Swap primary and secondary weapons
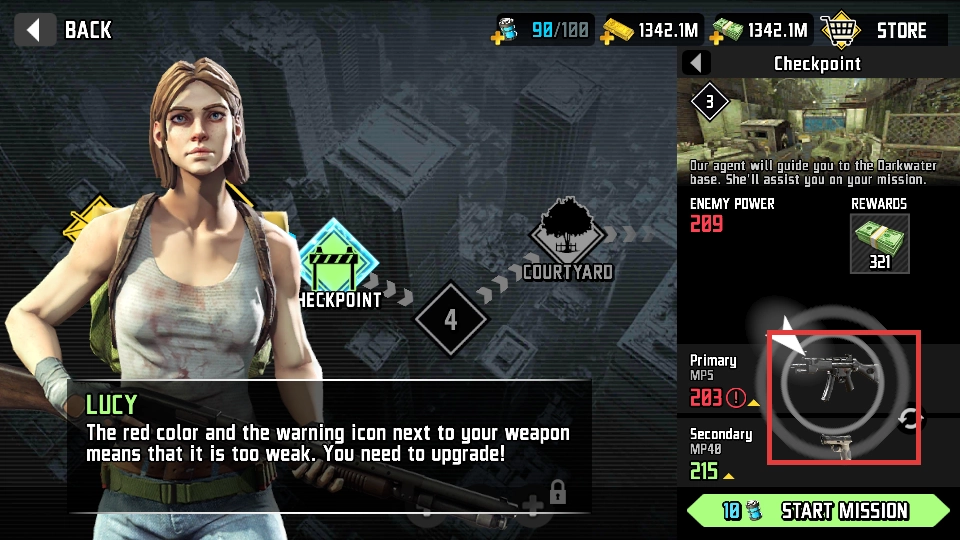Image resolution: width=960 pixels, height=540 pixels. 910,419
